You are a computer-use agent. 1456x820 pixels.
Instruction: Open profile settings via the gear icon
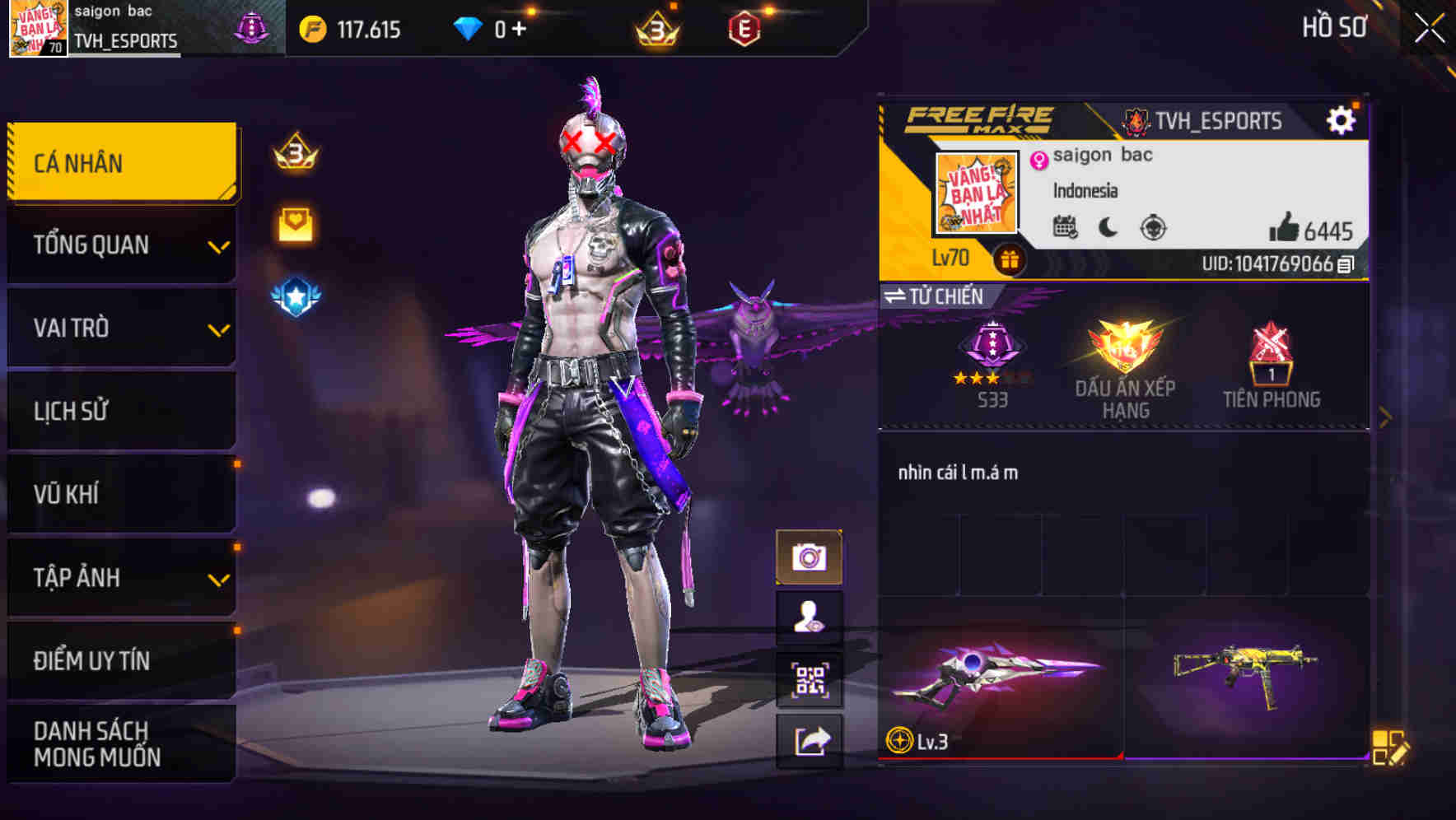pos(1342,119)
